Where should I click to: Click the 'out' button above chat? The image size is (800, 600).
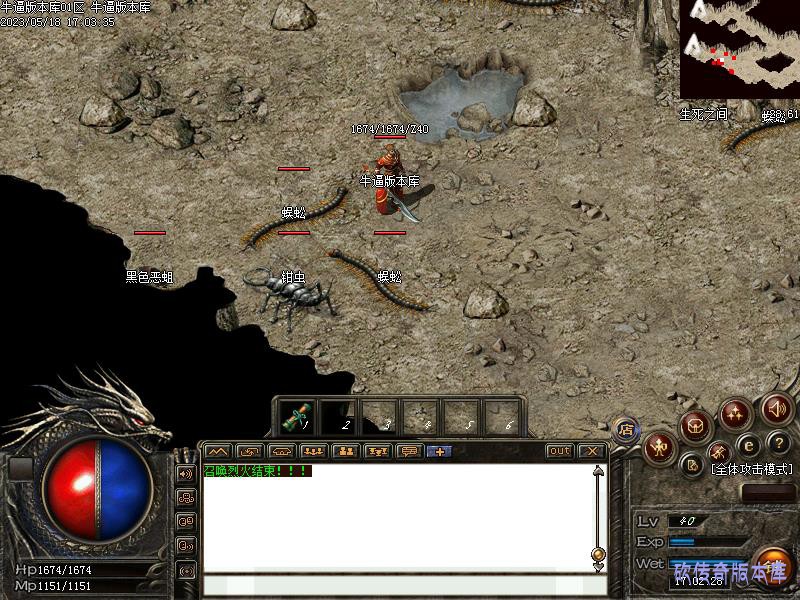(x=559, y=451)
